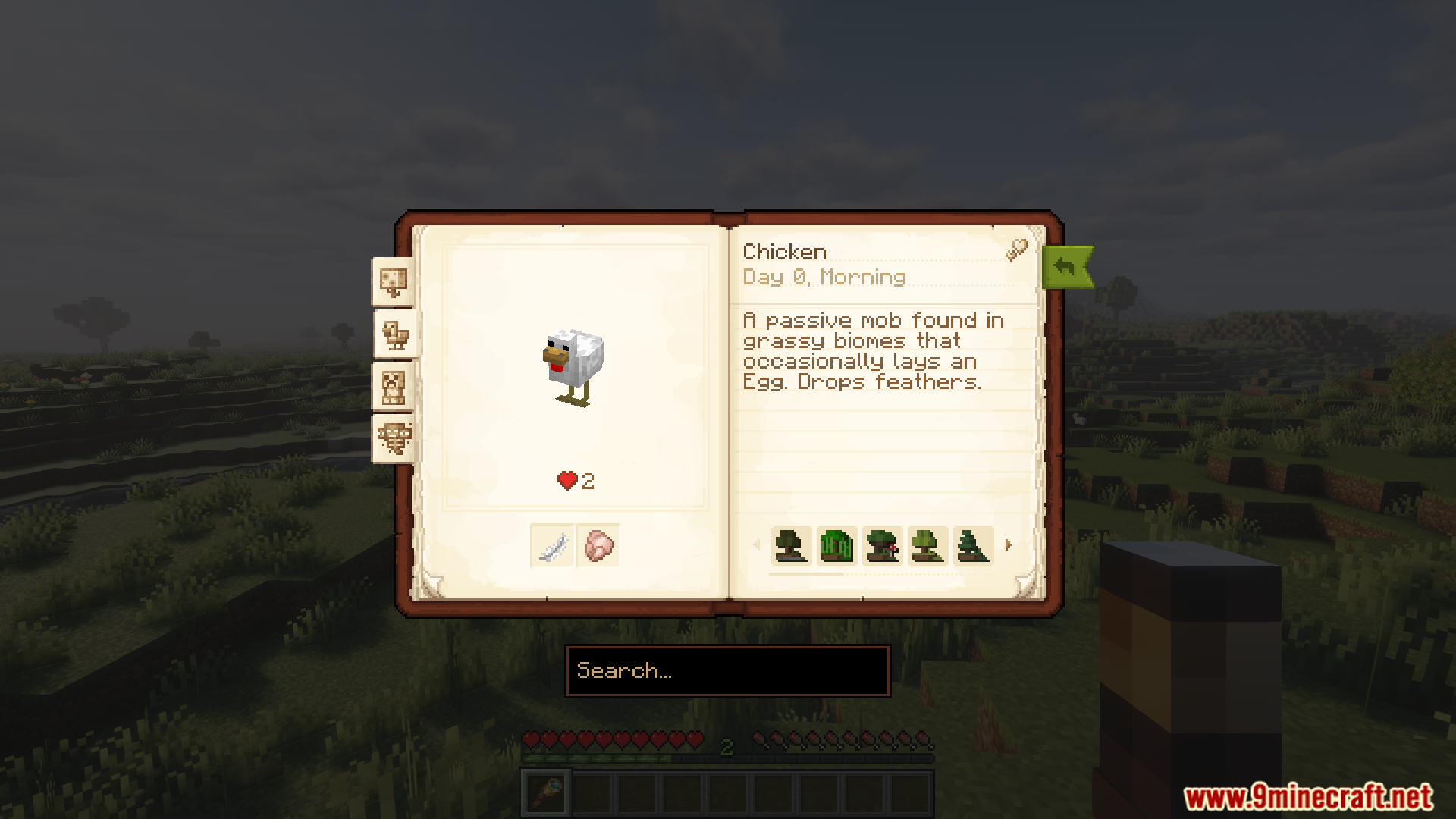Select the spruce tree biome icon
1456x819 pixels.
coord(973,545)
